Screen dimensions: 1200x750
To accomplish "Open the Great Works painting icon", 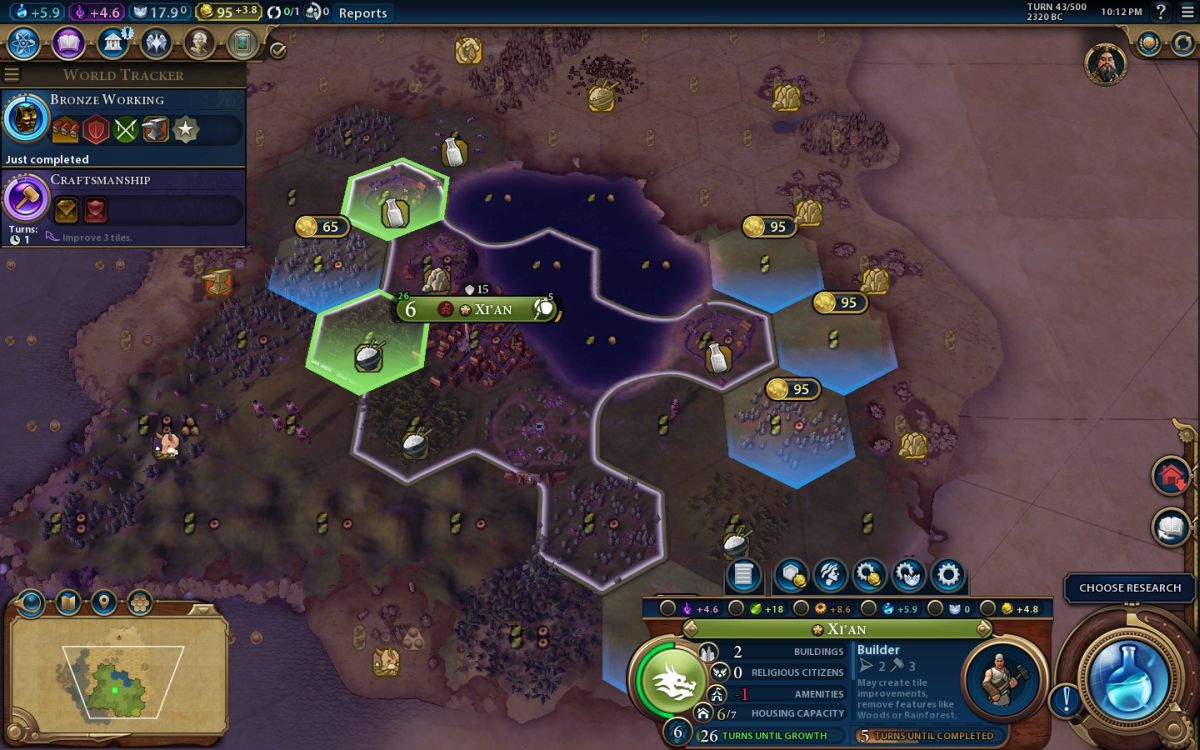I will pyautogui.click(x=242, y=44).
